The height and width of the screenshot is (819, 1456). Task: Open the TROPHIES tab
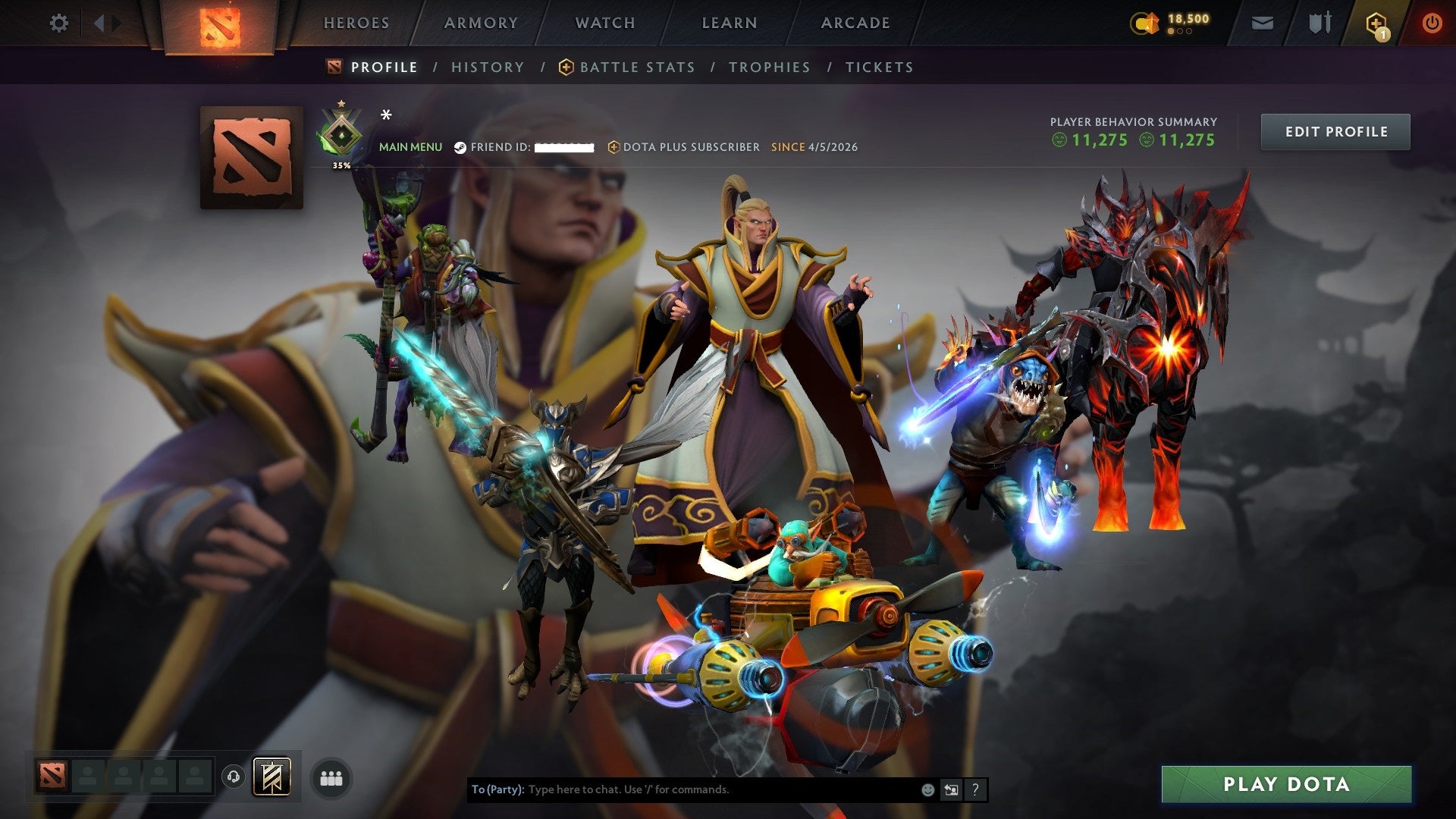point(769,67)
